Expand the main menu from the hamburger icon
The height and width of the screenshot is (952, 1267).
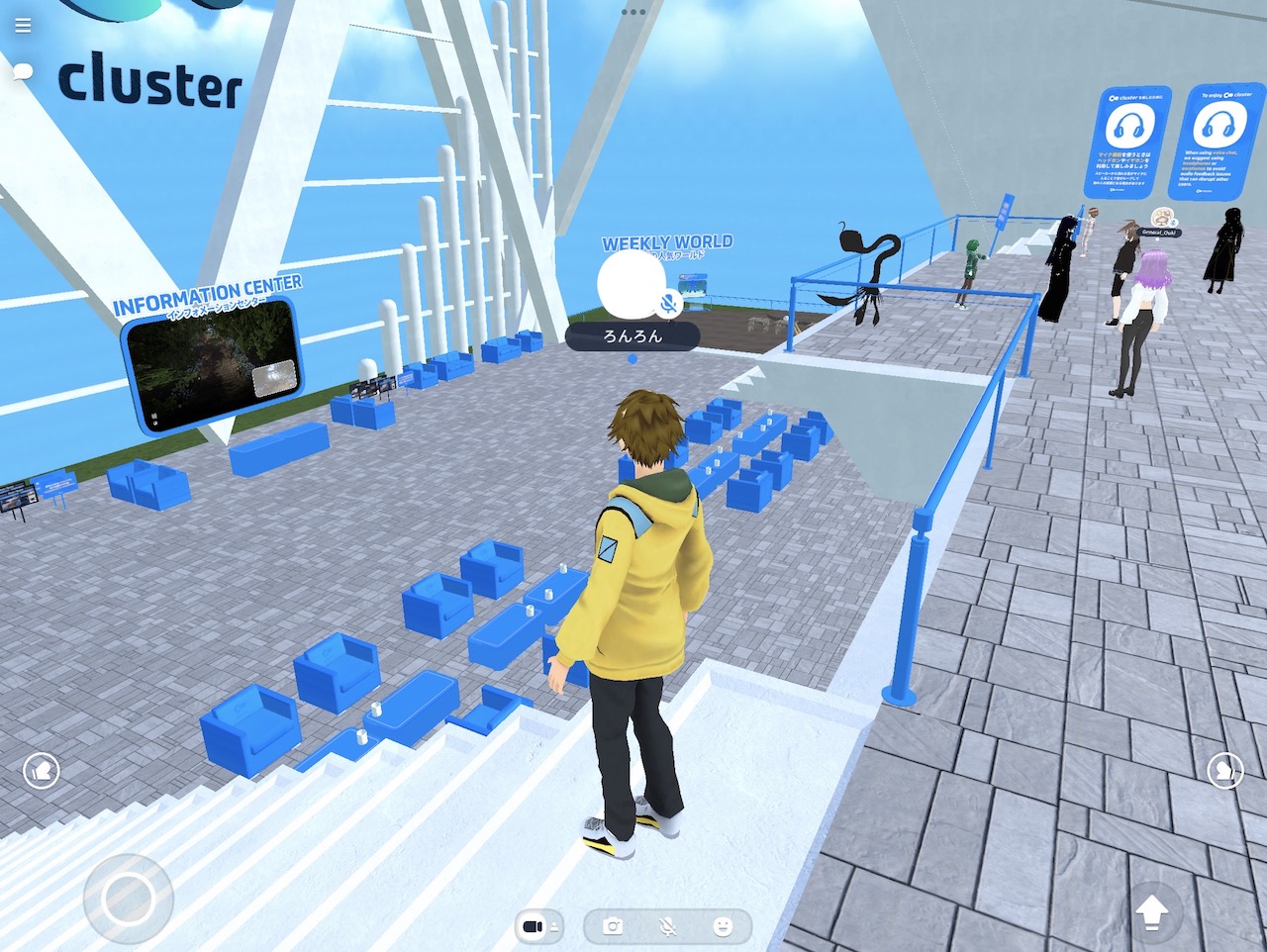pos(22,26)
